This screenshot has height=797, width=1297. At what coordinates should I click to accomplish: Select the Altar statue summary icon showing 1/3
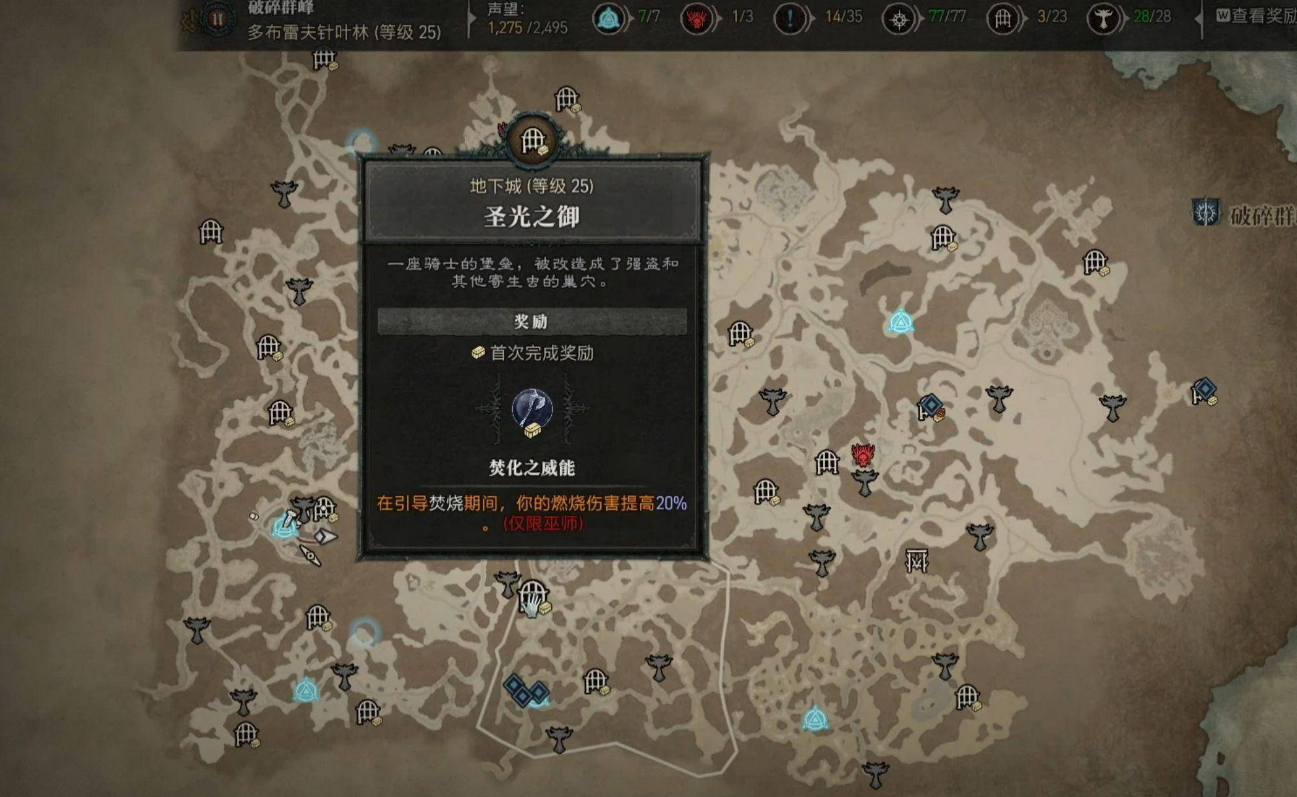click(695, 17)
